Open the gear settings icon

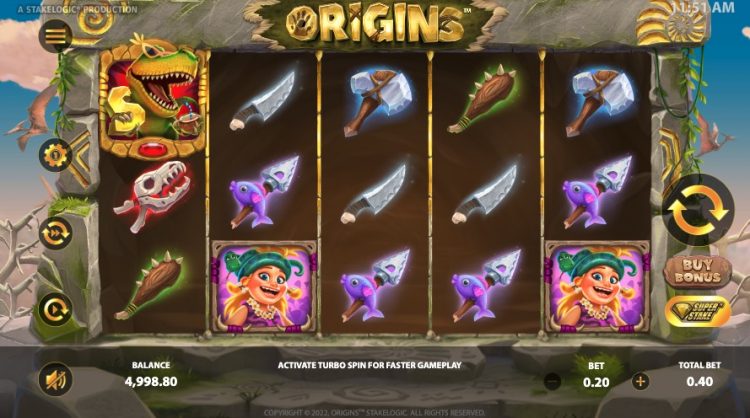tap(54, 155)
